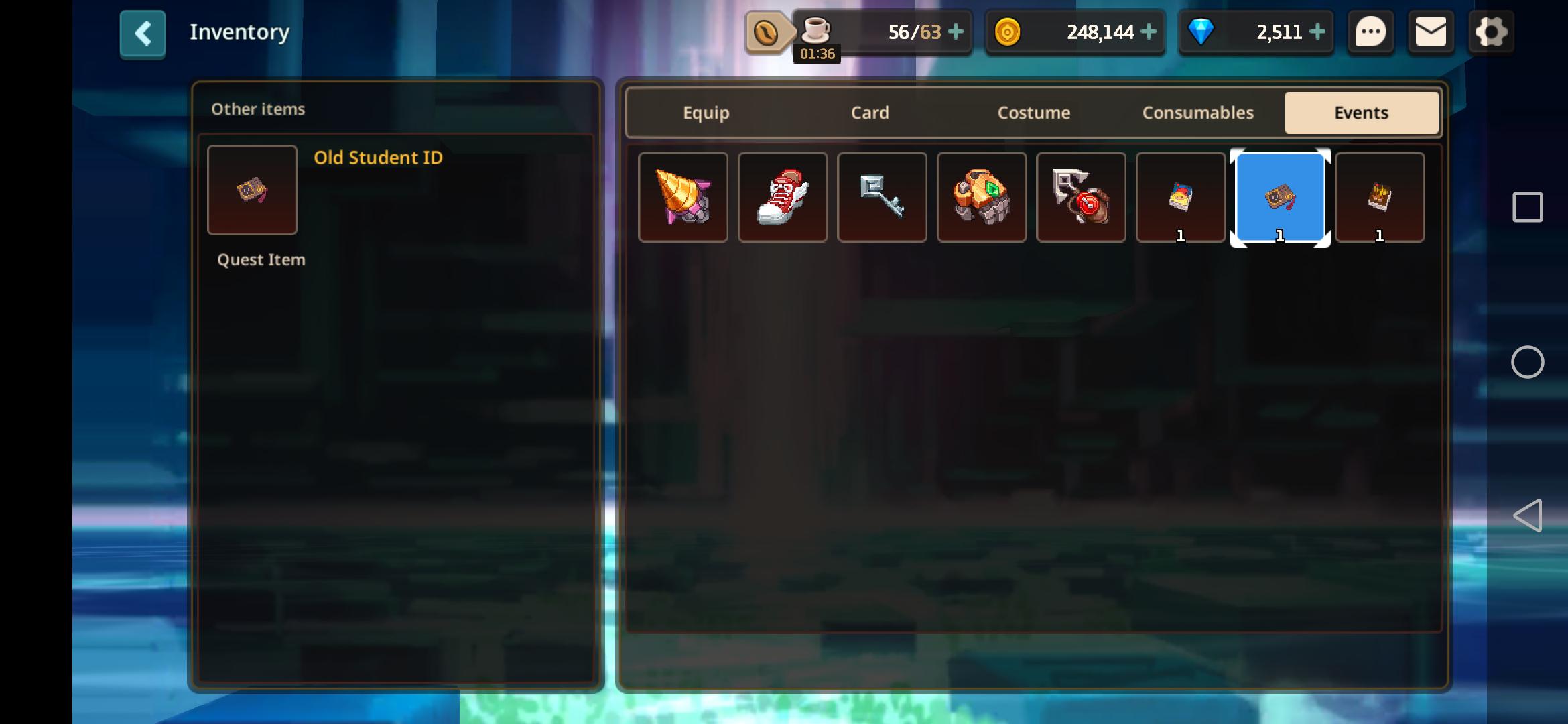Image resolution: width=1568 pixels, height=724 pixels.
Task: Tap the highlighted diary item in blue
Action: 1280,196
